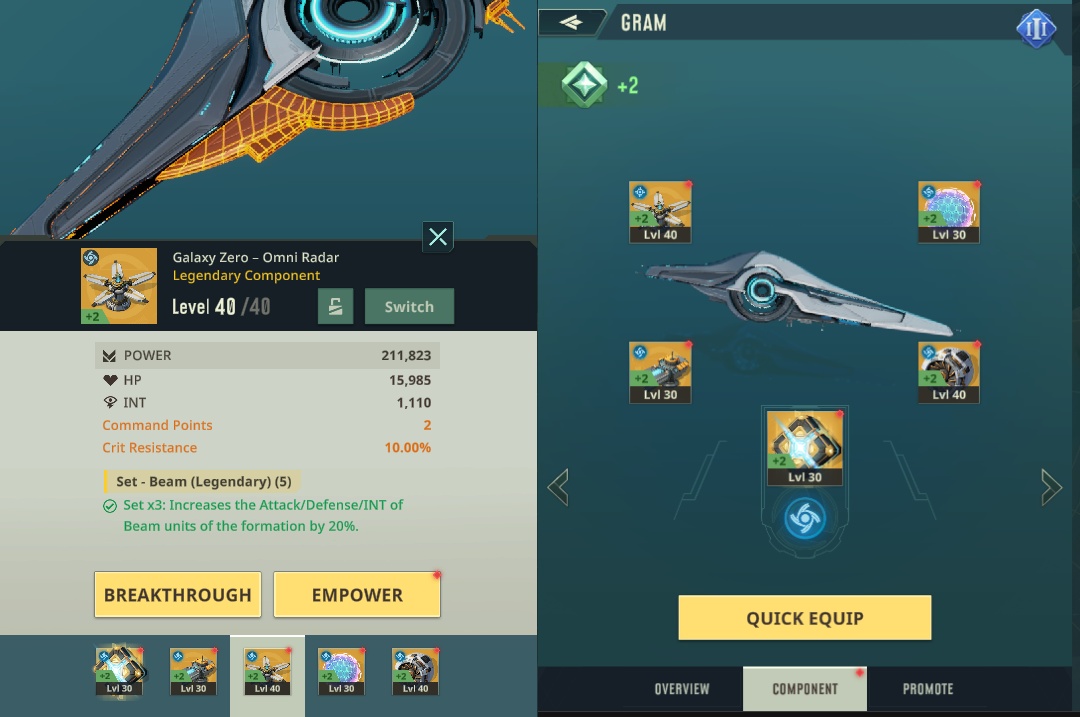The height and width of the screenshot is (717, 1080).
Task: Click the blue swirl icon under the core slot
Action: point(804,520)
